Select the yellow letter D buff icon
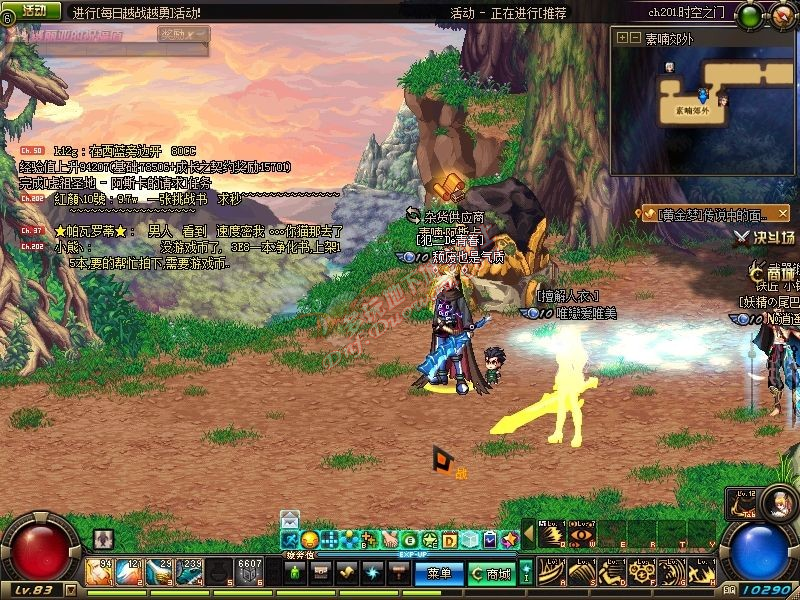The image size is (800, 600). coord(450,540)
